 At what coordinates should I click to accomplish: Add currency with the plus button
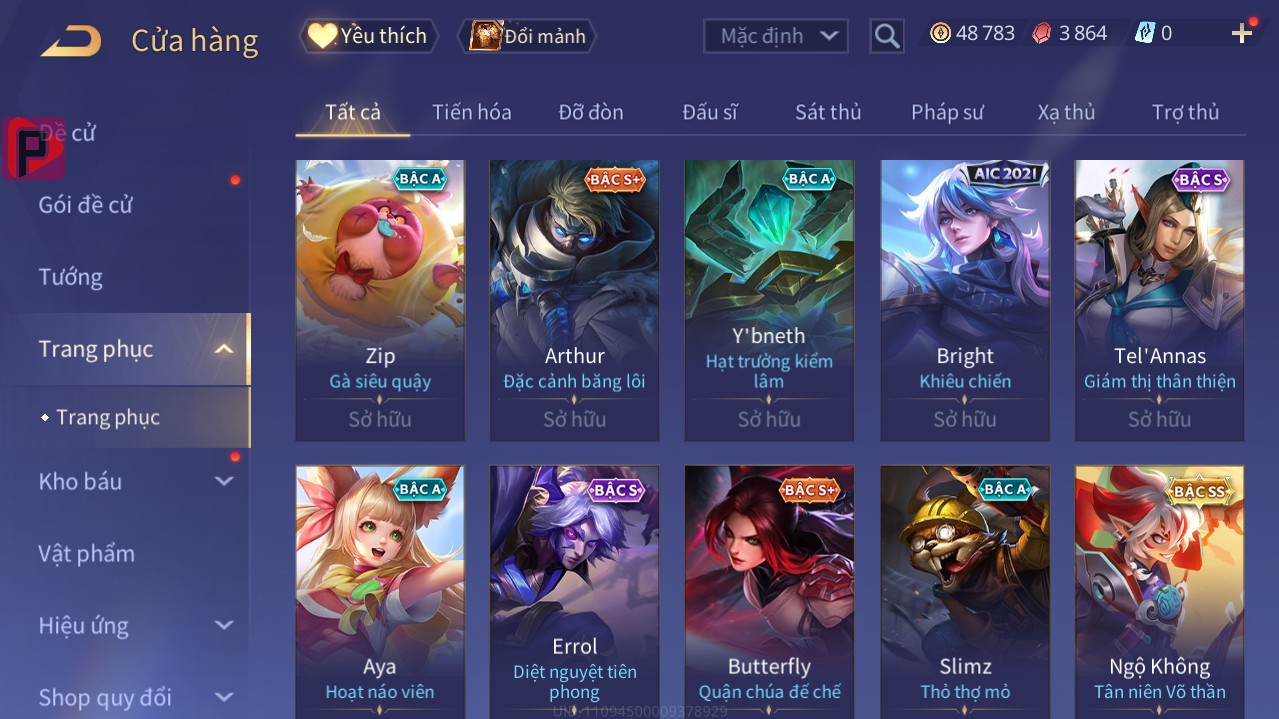1241,34
